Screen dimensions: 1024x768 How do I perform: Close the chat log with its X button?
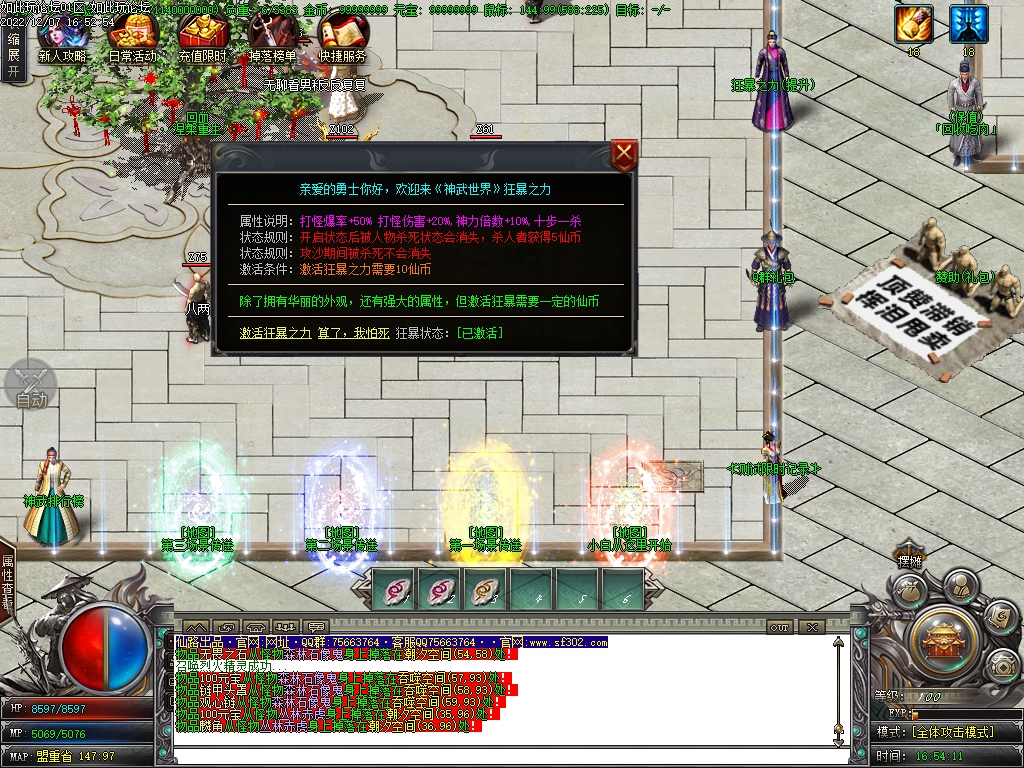click(x=811, y=627)
